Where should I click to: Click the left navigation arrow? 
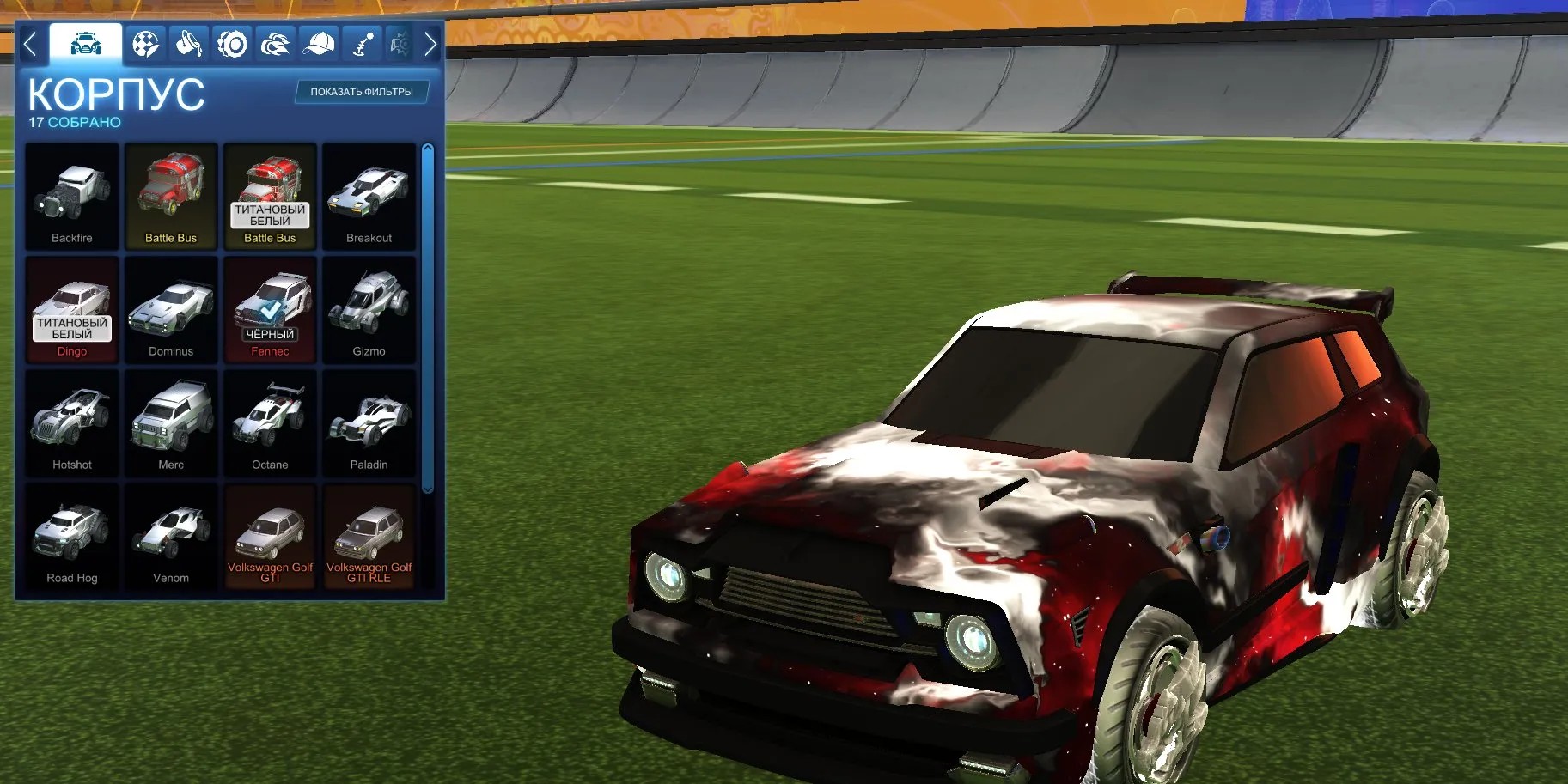tap(32, 43)
